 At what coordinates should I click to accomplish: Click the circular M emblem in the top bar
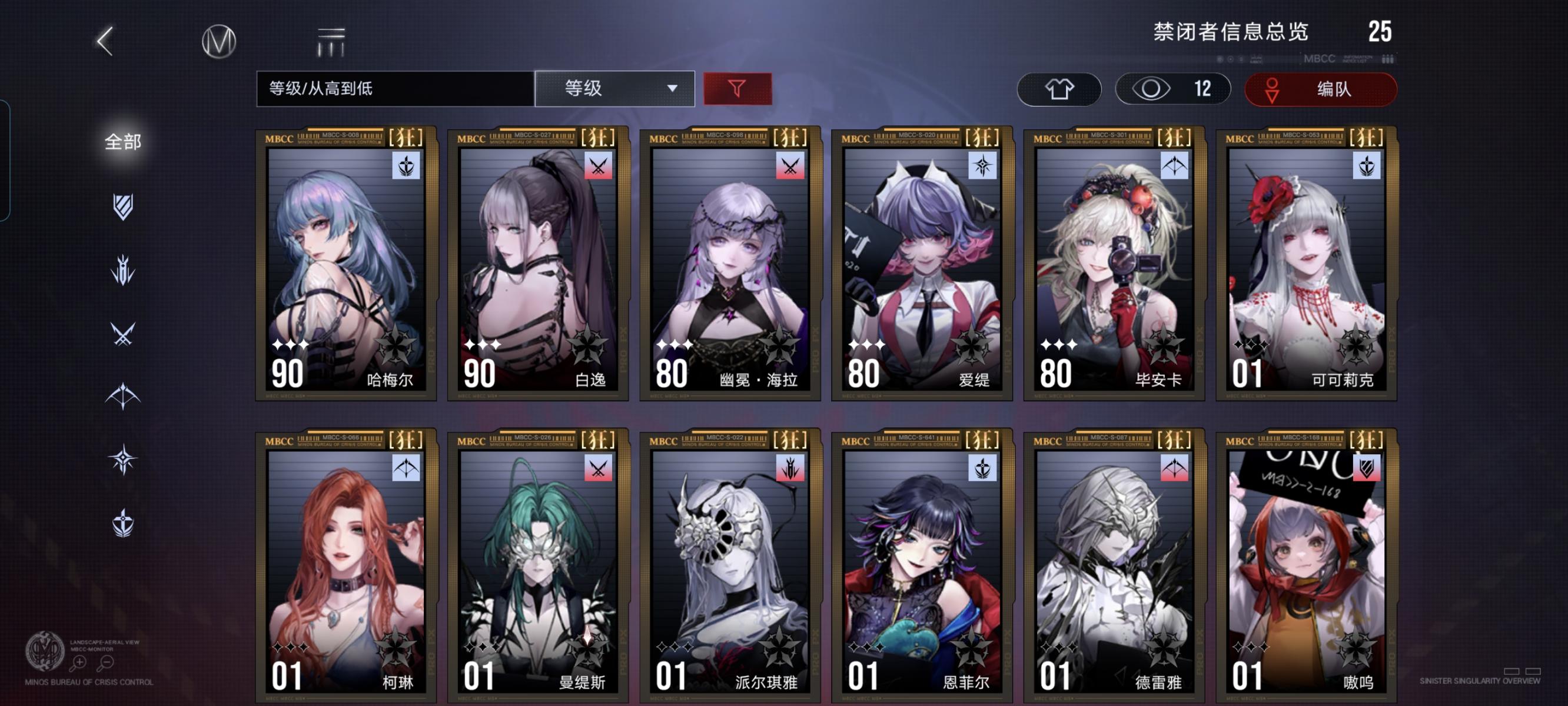tap(220, 41)
